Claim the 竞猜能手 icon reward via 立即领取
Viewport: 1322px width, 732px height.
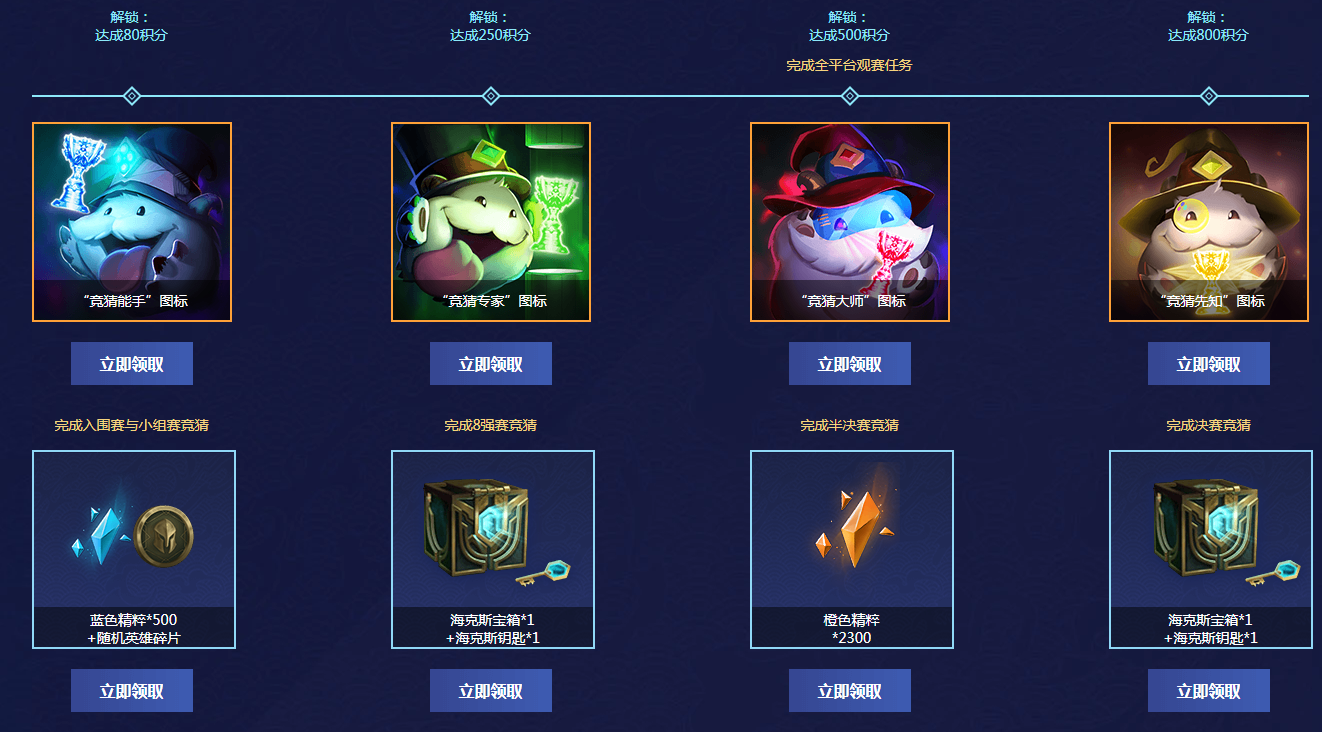click(131, 364)
